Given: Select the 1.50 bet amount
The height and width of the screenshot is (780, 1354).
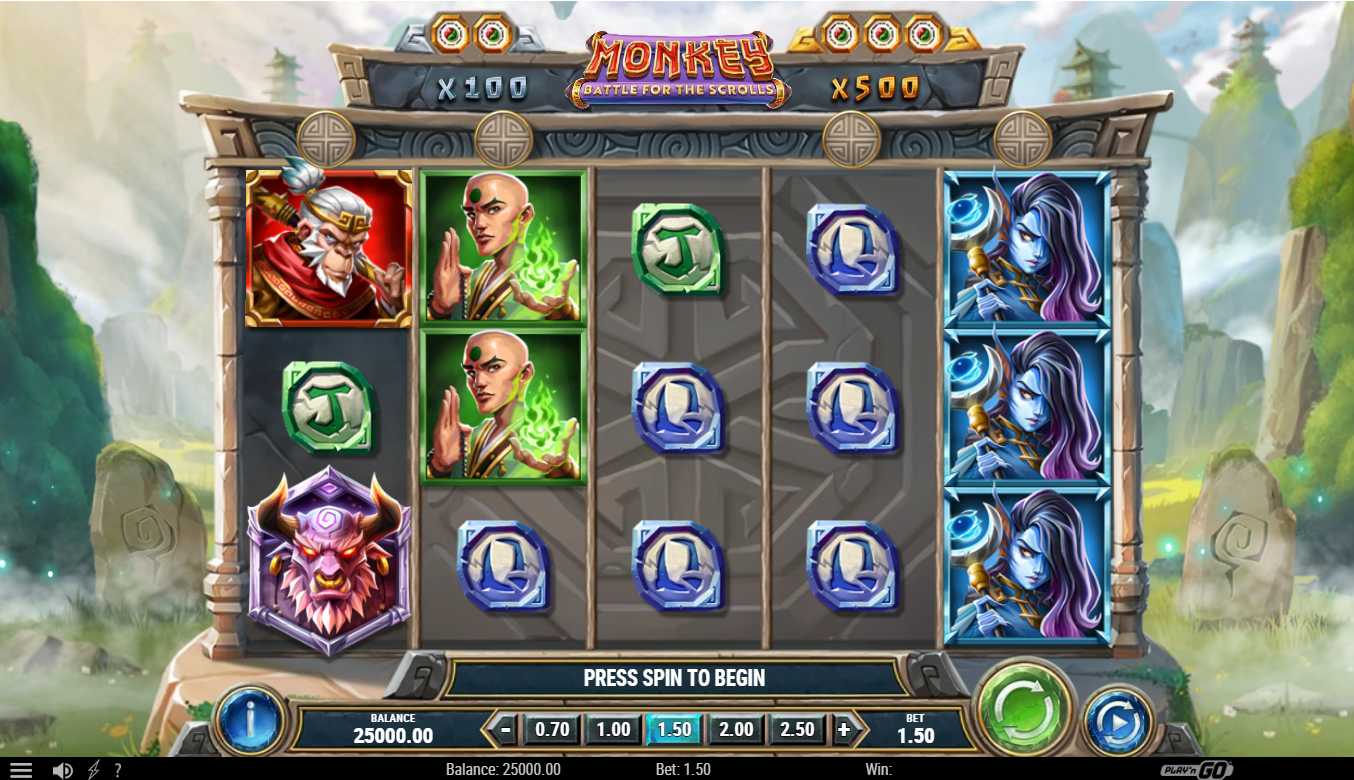Looking at the screenshot, I should [x=675, y=730].
